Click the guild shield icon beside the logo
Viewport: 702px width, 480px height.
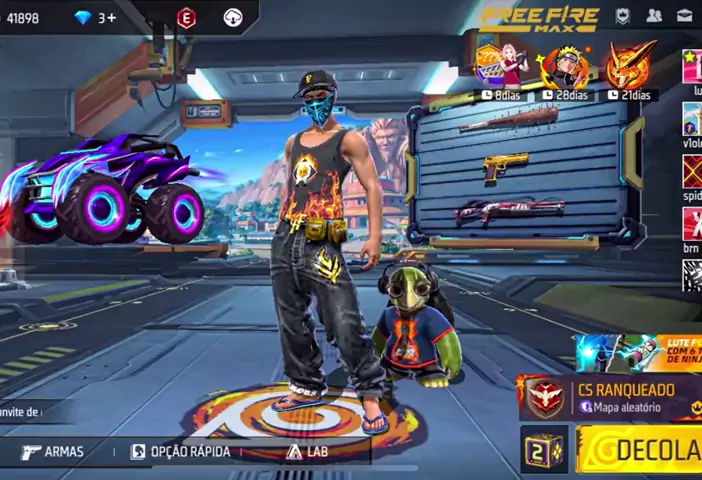click(x=622, y=15)
